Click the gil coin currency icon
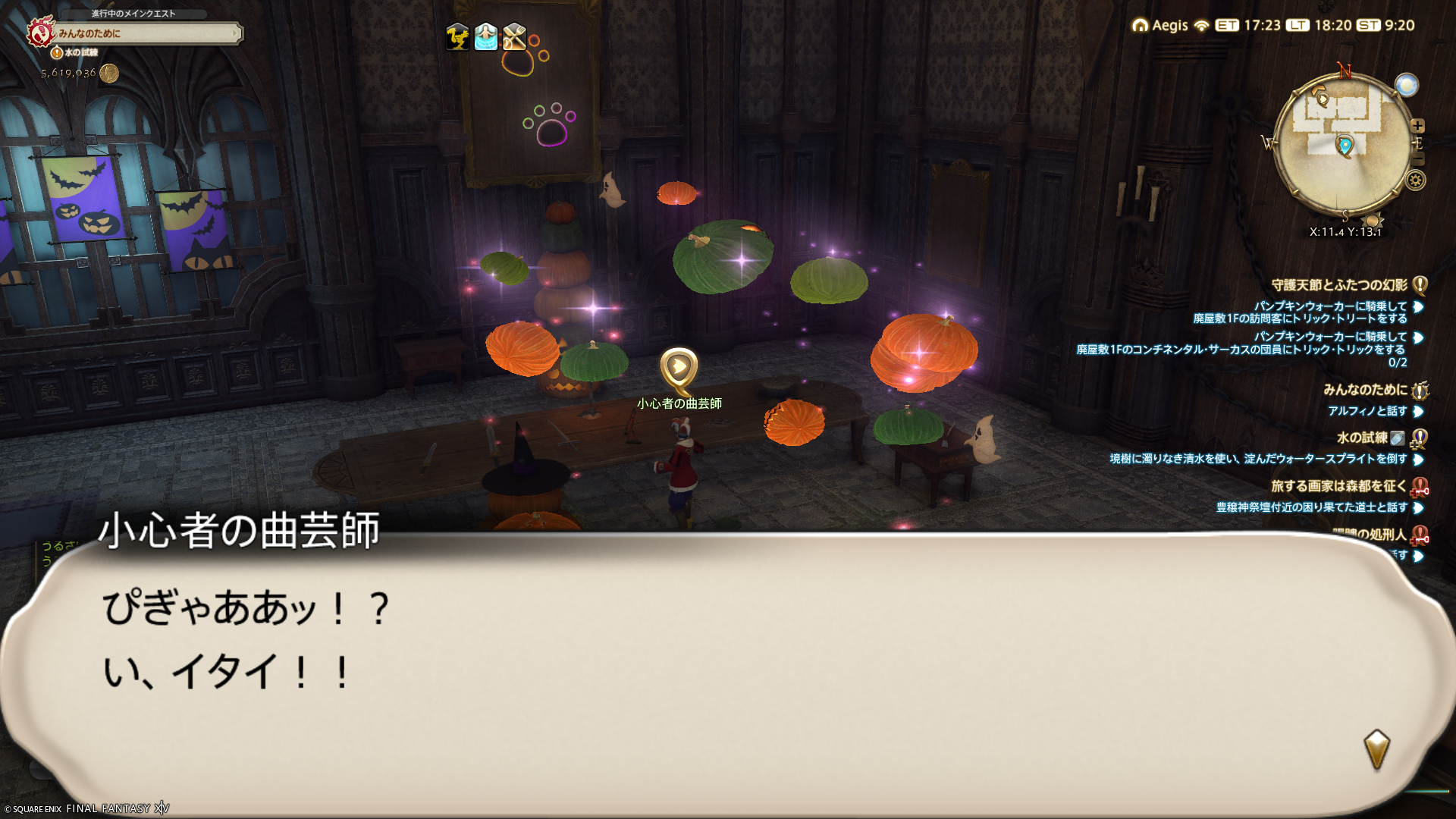 [109, 73]
